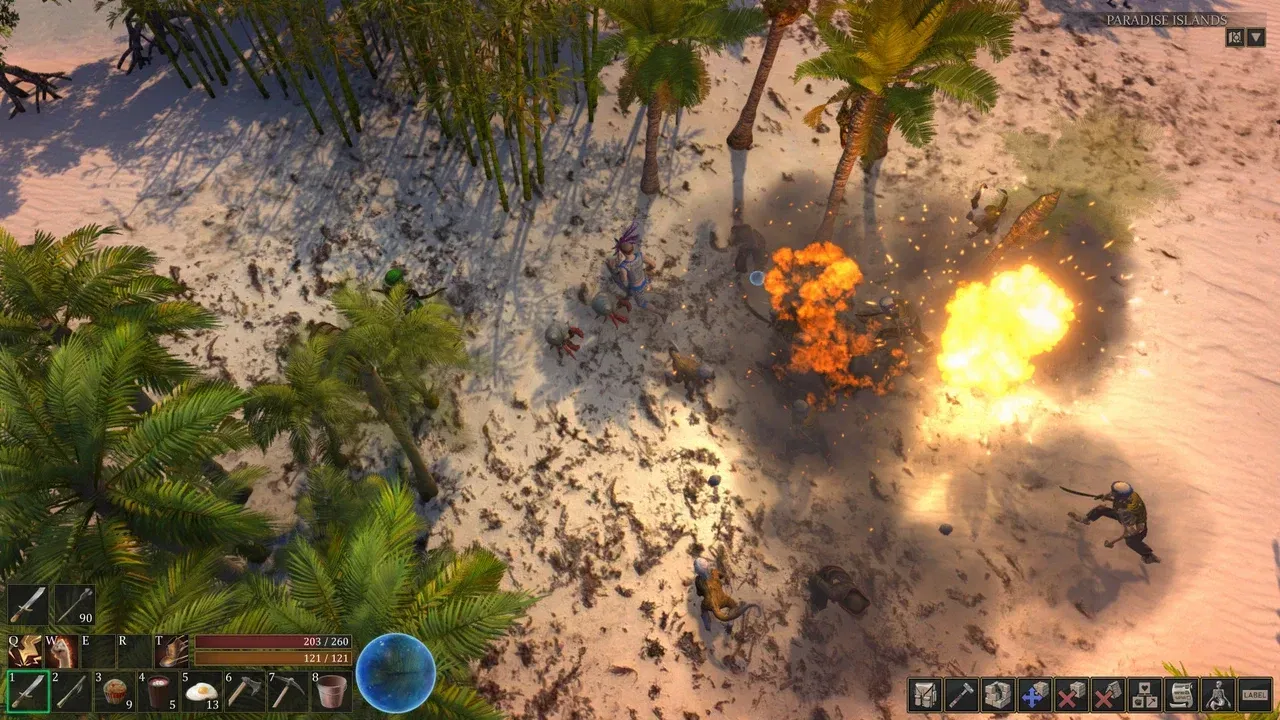Select the move building tool
The height and width of the screenshot is (720, 1280).
click(x=1034, y=695)
